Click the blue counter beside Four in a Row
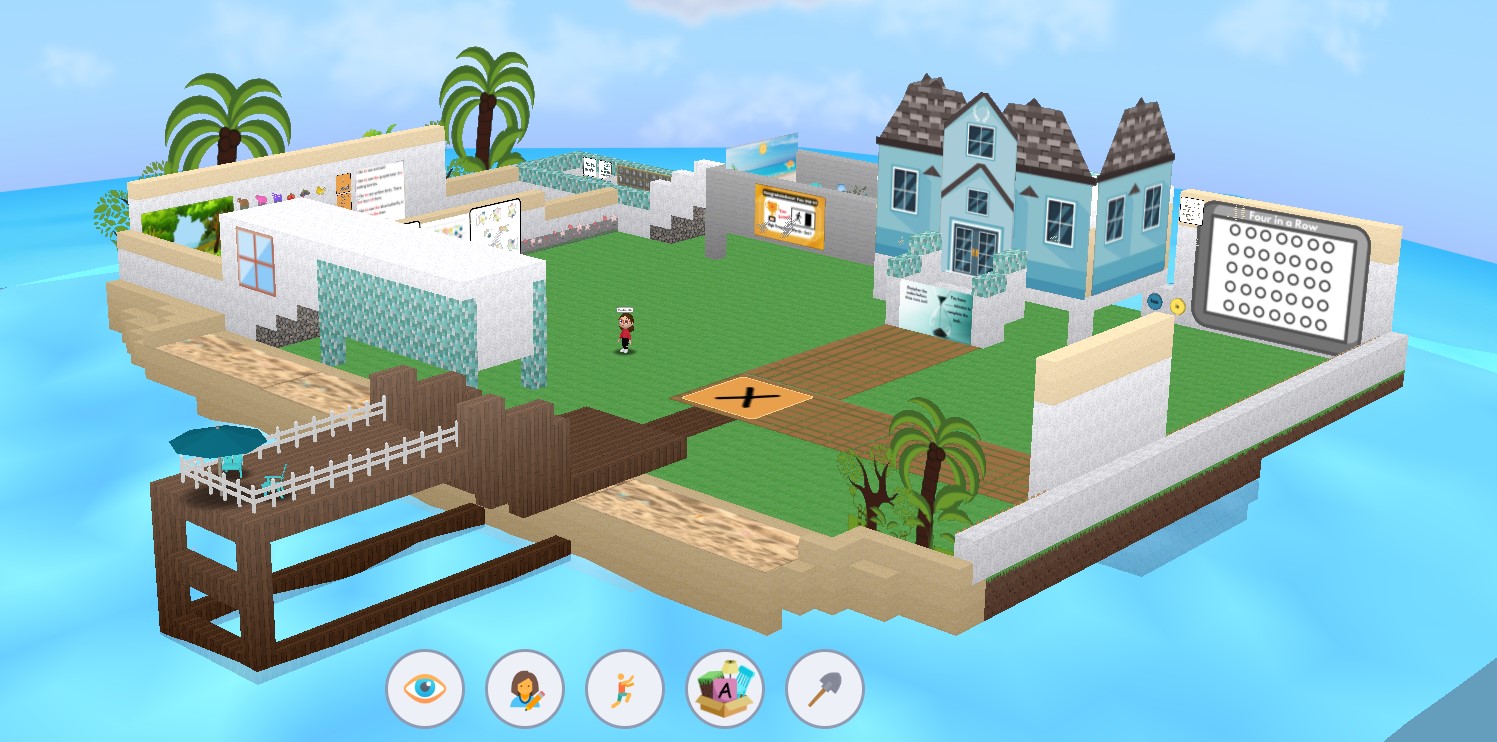 point(1156,301)
